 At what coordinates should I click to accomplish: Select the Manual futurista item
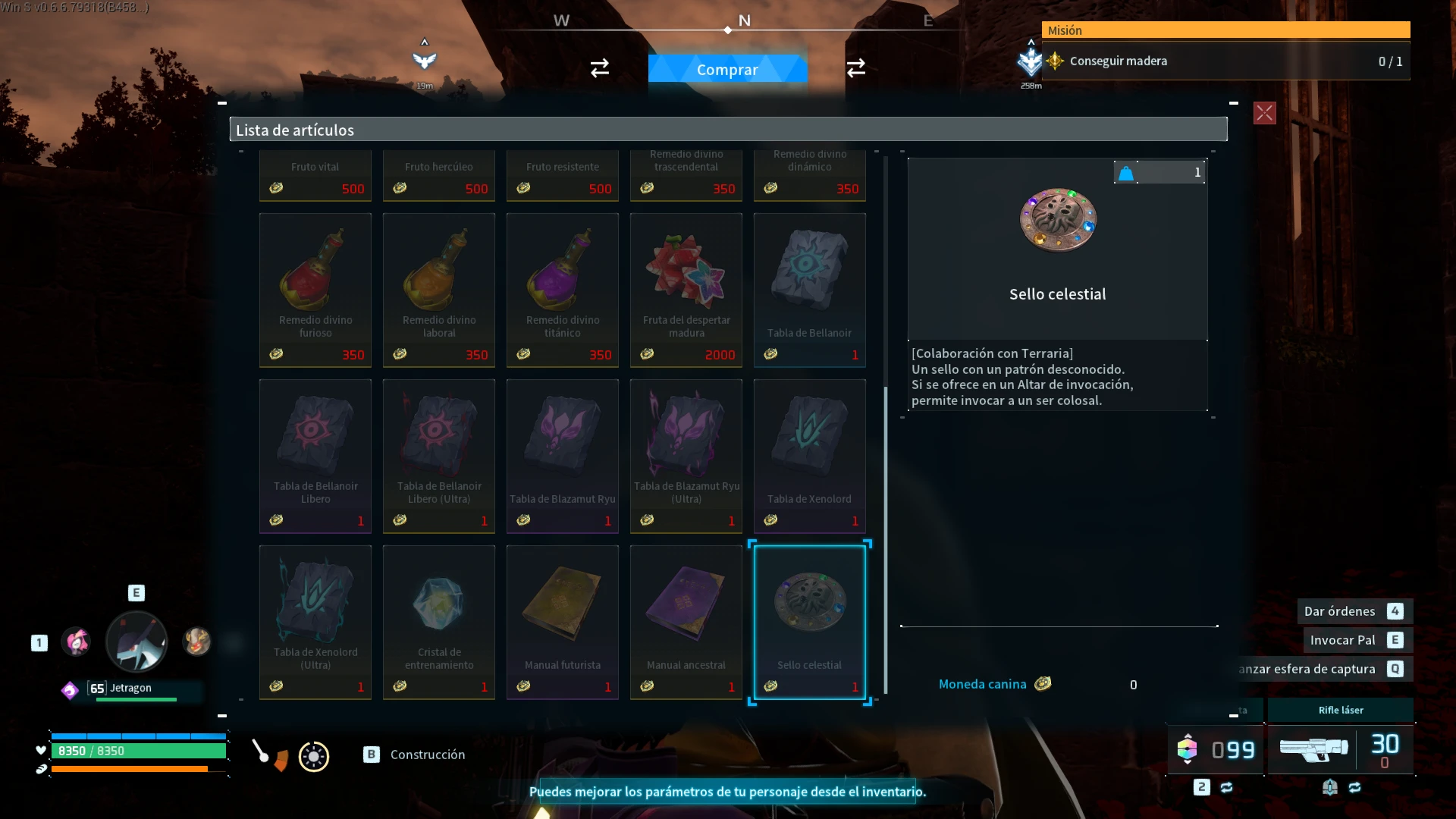point(562,622)
